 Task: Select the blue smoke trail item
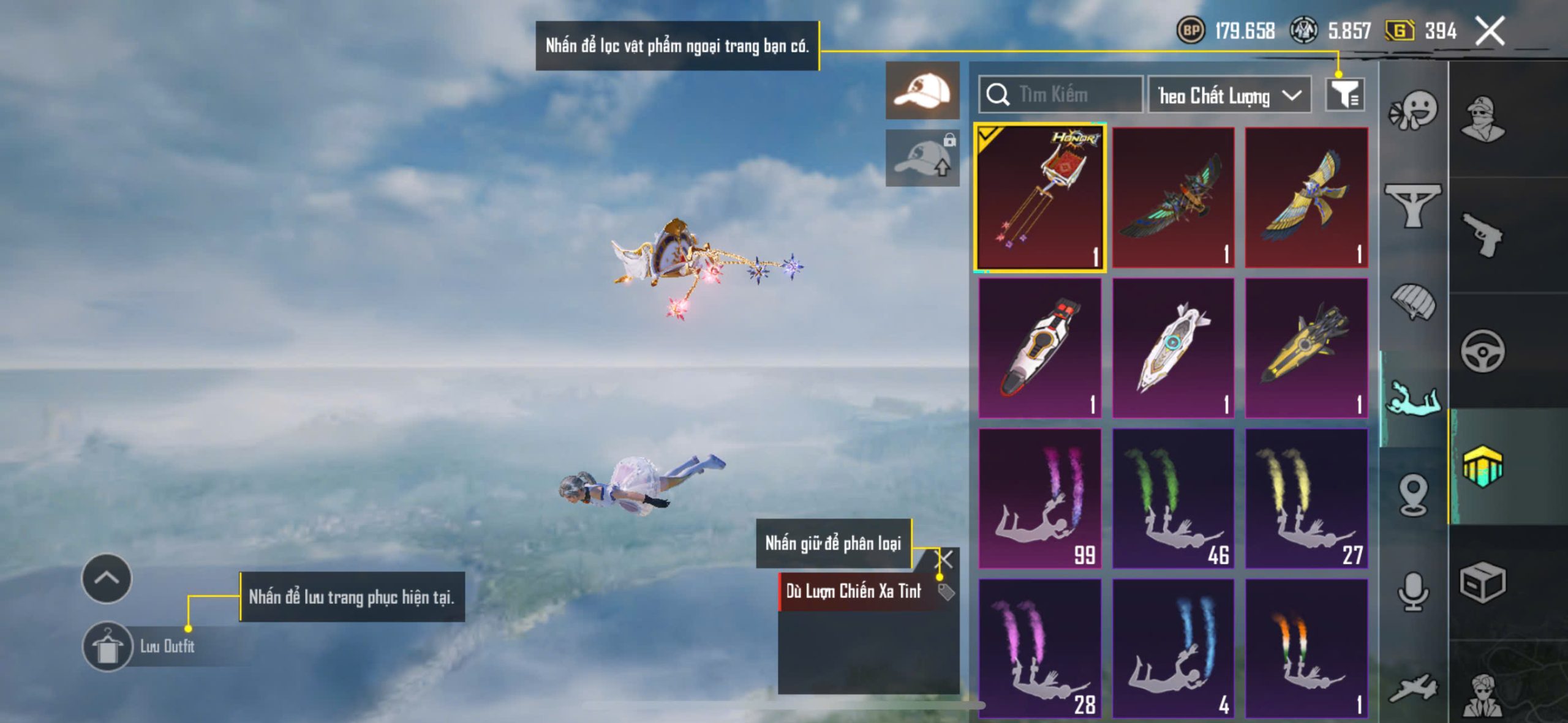coord(1173,648)
